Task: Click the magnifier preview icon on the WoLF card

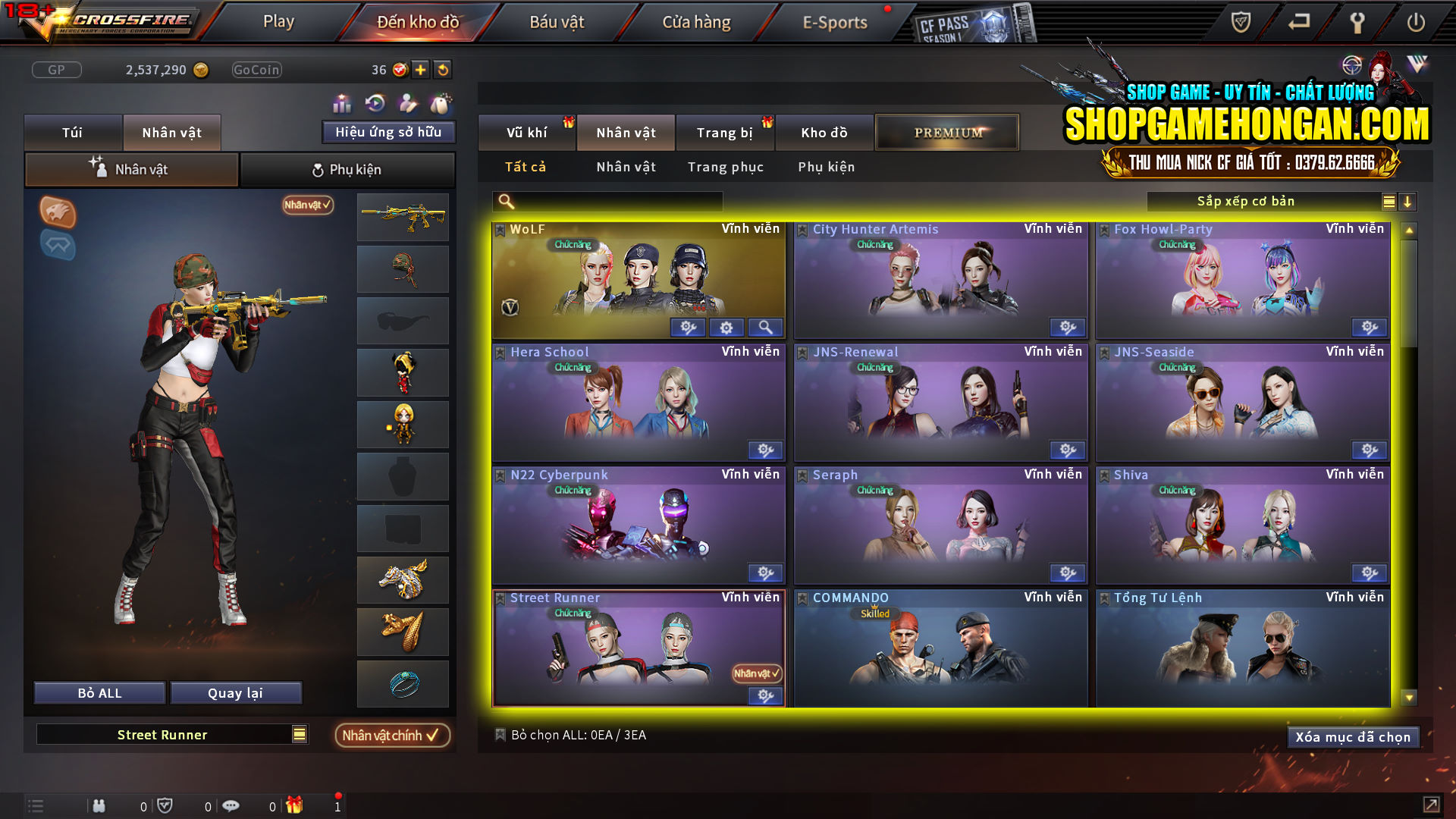Action: click(766, 327)
